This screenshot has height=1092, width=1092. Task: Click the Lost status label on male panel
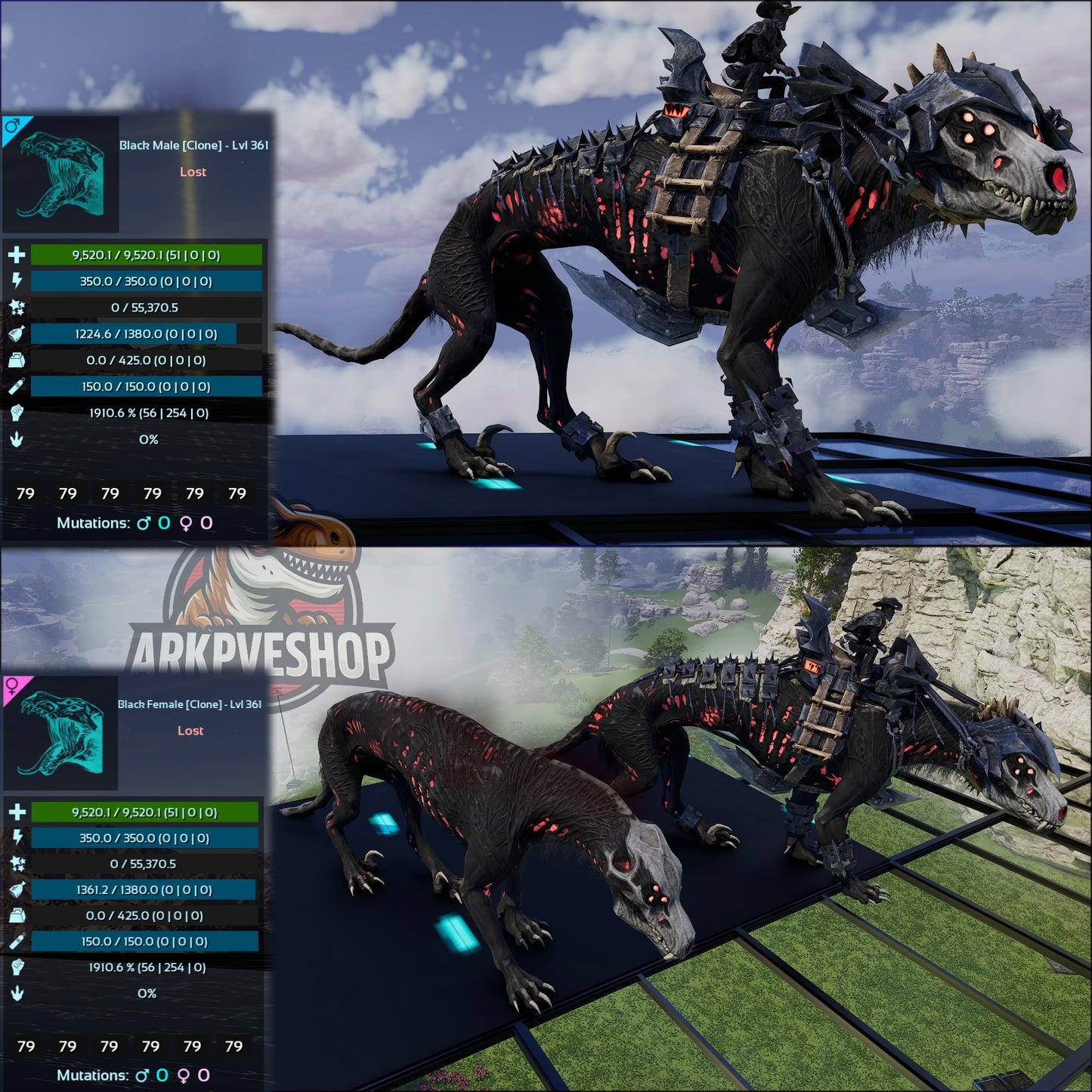[191, 172]
